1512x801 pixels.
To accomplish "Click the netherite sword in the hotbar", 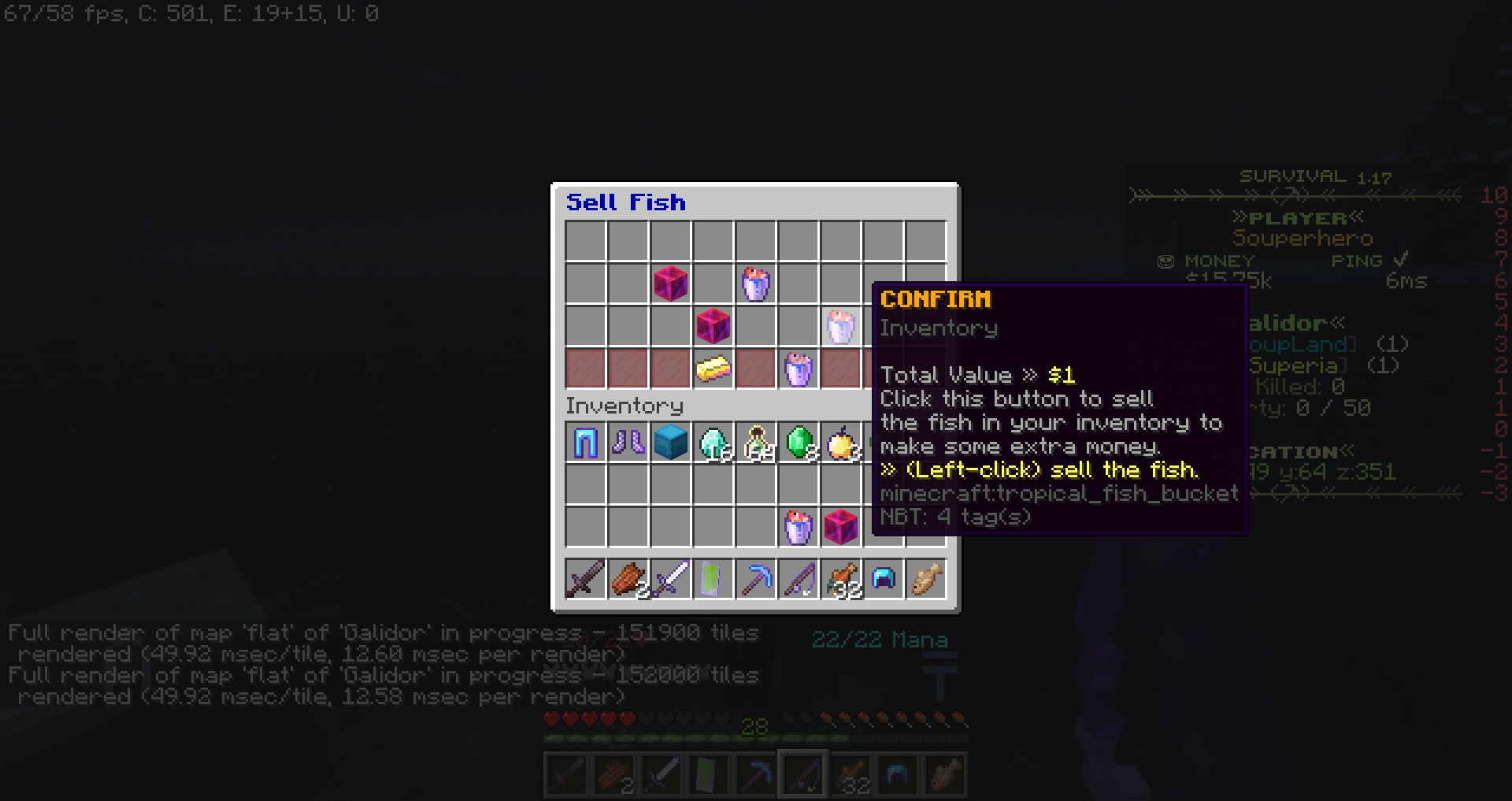I will (x=585, y=579).
